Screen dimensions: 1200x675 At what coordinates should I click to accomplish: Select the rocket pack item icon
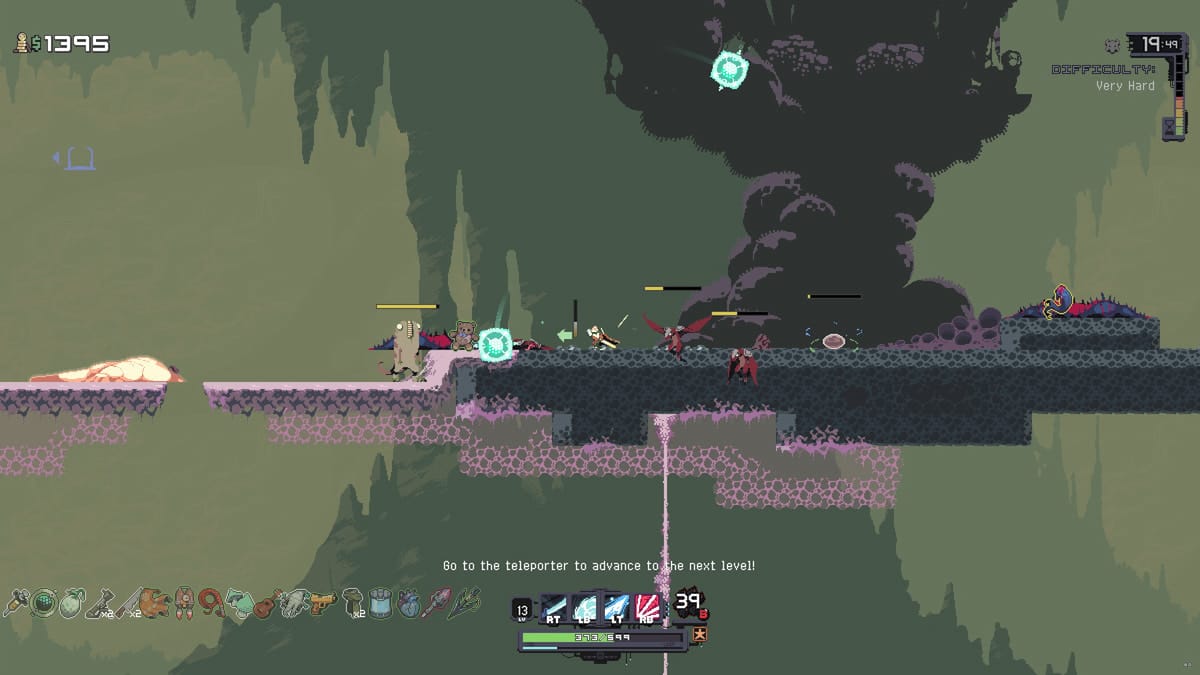pyautogui.click(x=183, y=603)
